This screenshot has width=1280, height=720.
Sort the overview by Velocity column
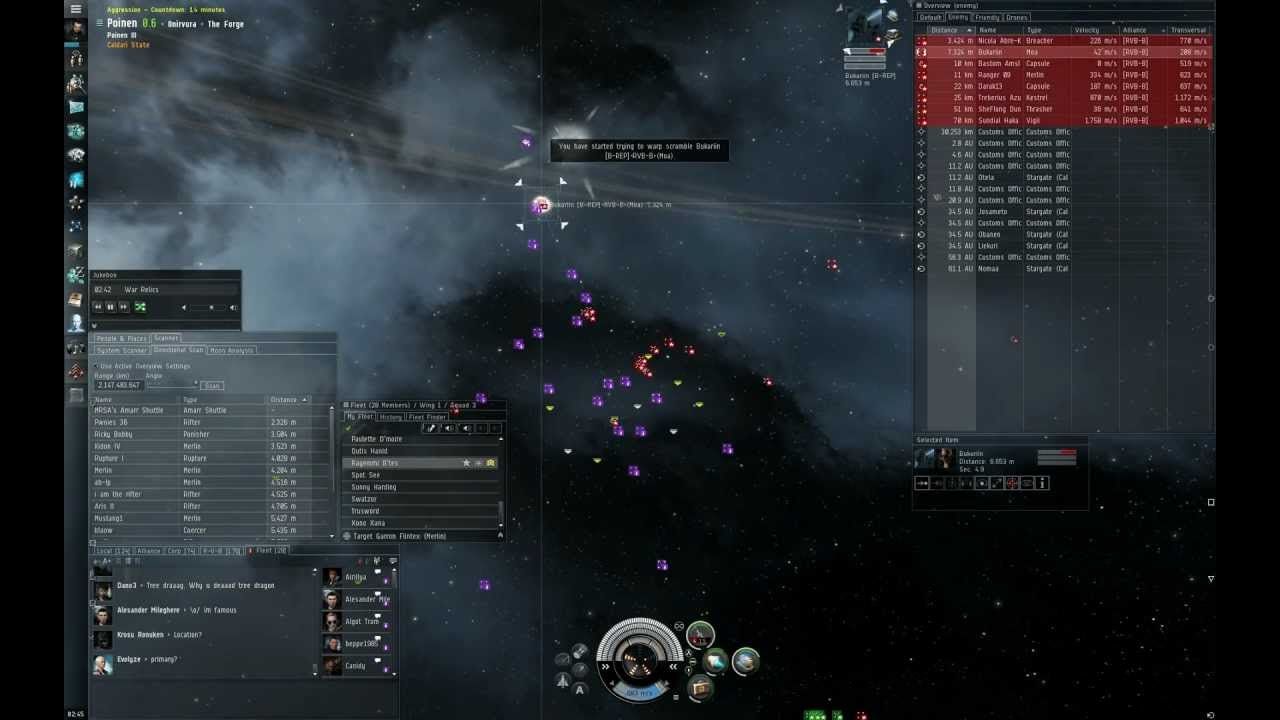click(x=1086, y=30)
